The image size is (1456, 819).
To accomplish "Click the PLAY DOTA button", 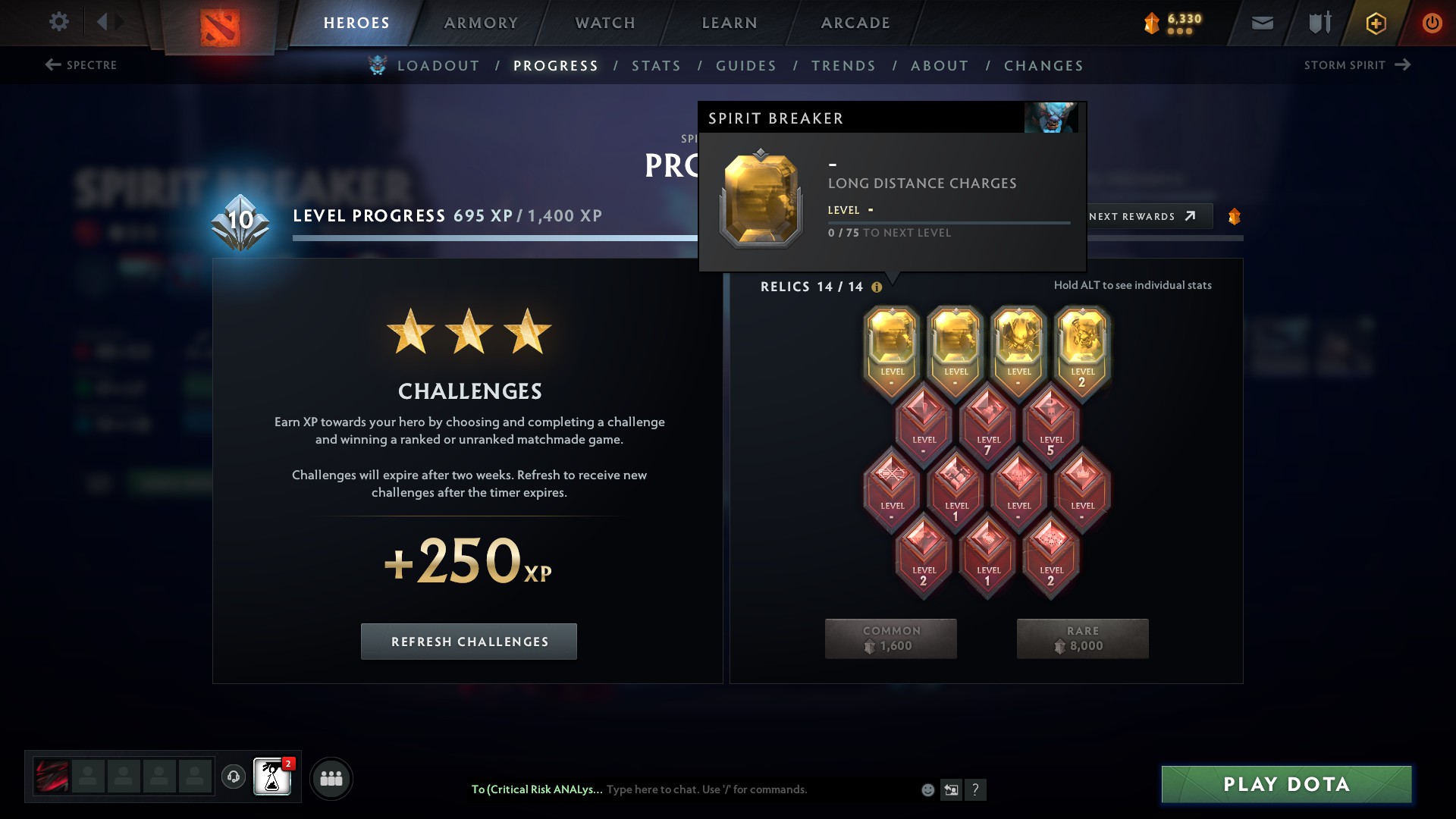I will (x=1286, y=786).
